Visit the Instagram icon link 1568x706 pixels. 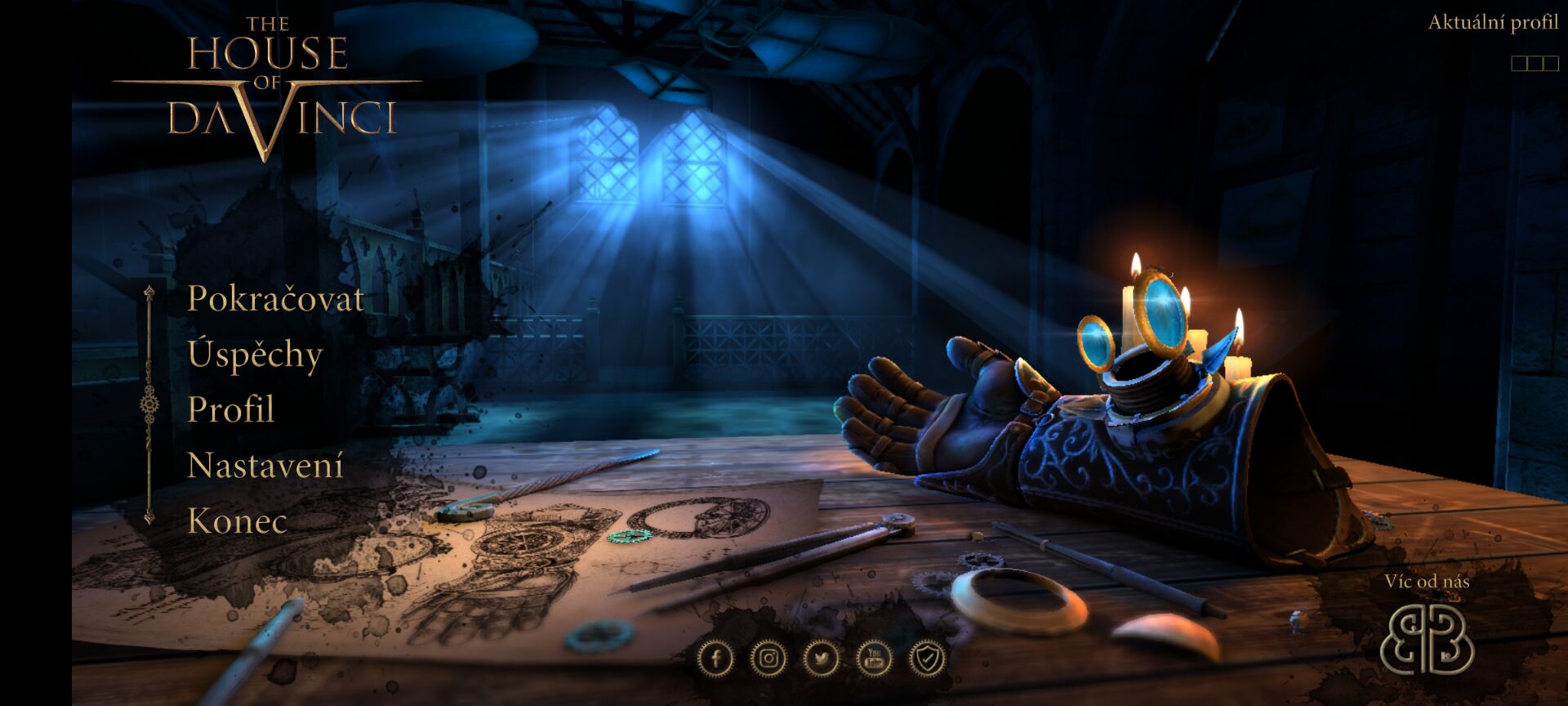pos(768,658)
